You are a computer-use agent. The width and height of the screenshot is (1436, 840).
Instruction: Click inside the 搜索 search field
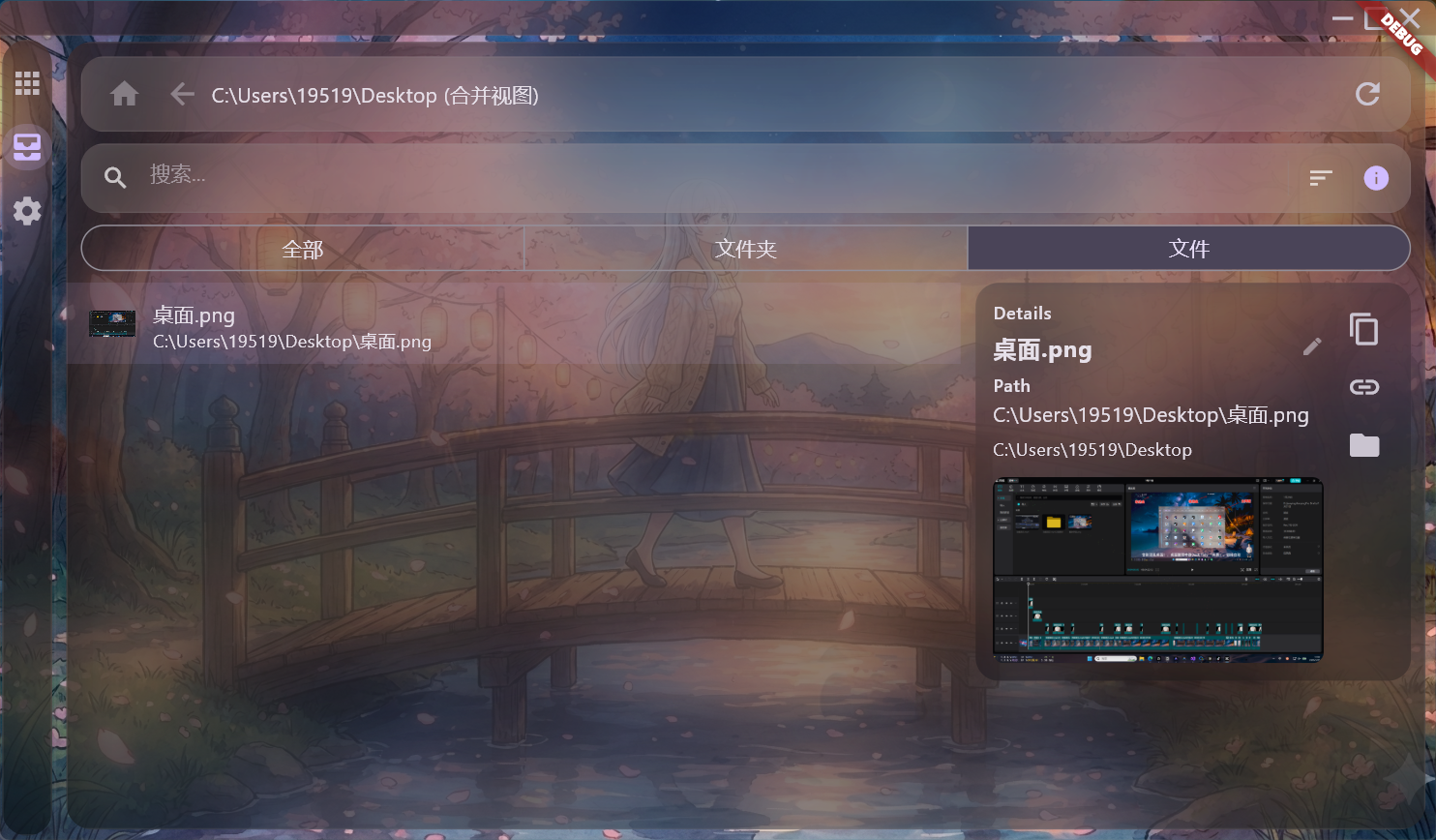(387, 176)
